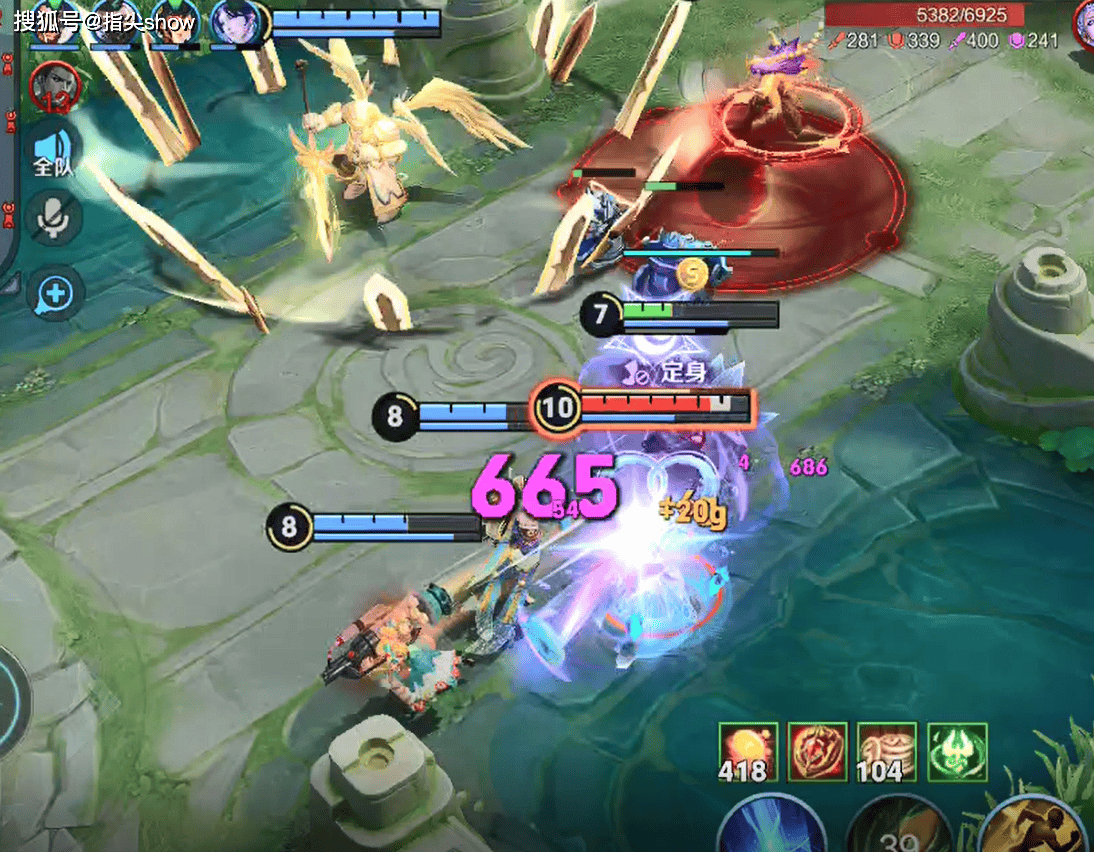Screen dimensions: 1094x852
Task: Select the red-ringed enemy portrait showing 13
Action: coord(53,87)
